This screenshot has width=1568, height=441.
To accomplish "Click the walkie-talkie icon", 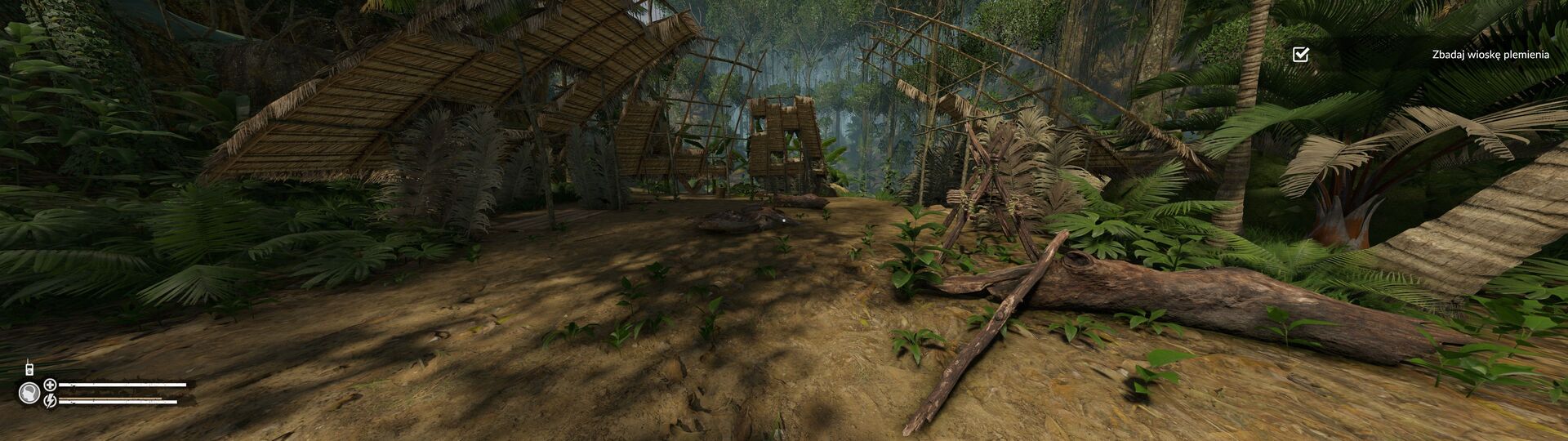I will [x=30, y=369].
